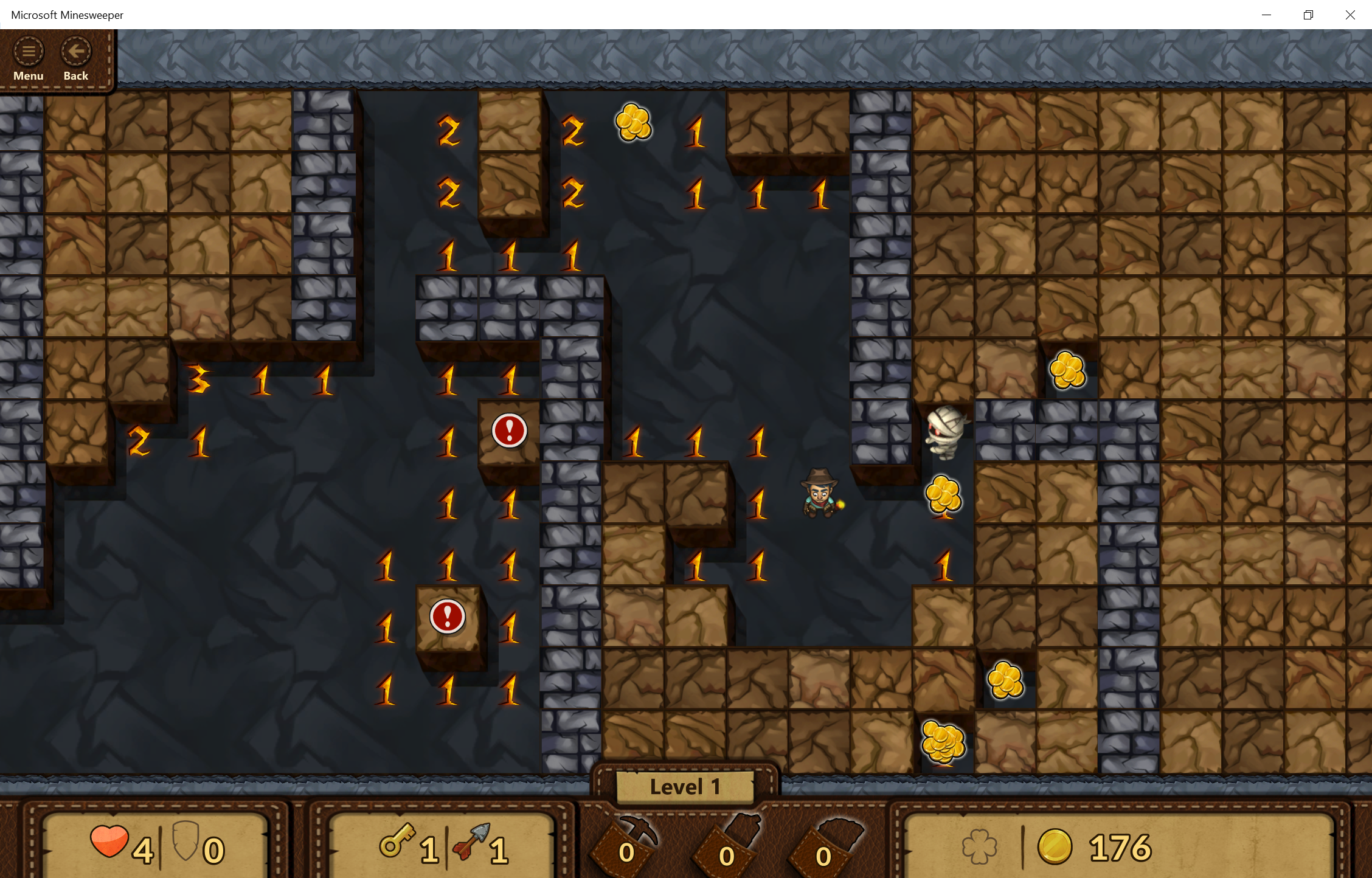The image size is (1372, 878).
Task: Click the Back arrow button
Action: (x=75, y=52)
